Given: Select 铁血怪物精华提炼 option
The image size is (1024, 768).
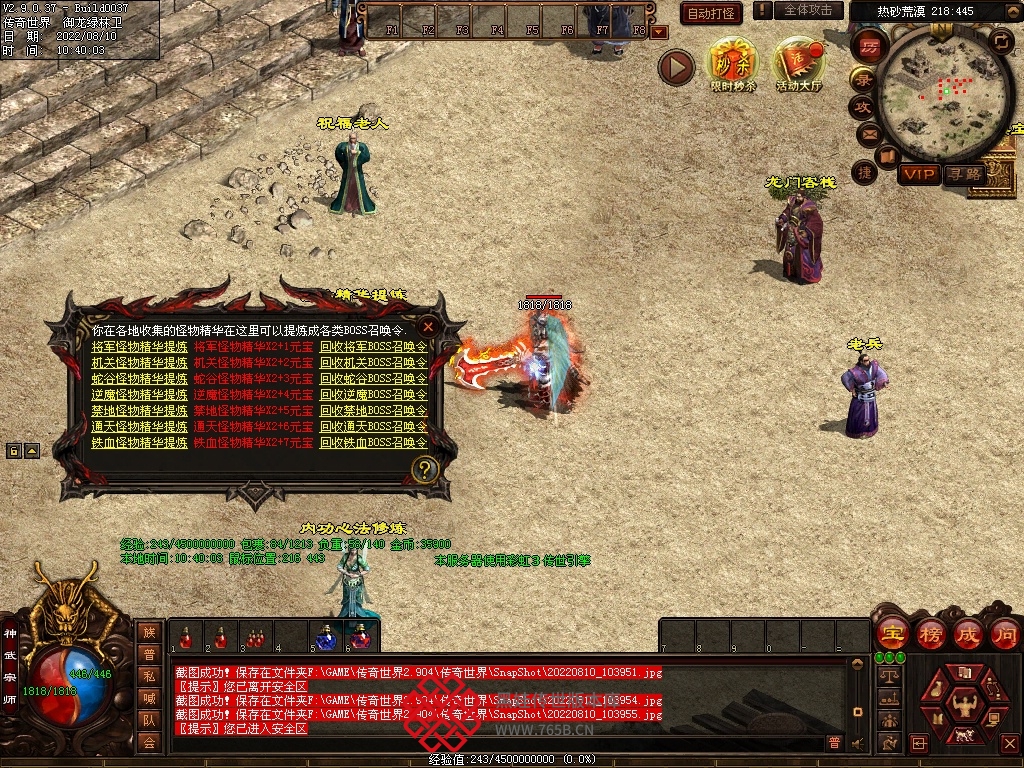Looking at the screenshot, I should (139, 443).
